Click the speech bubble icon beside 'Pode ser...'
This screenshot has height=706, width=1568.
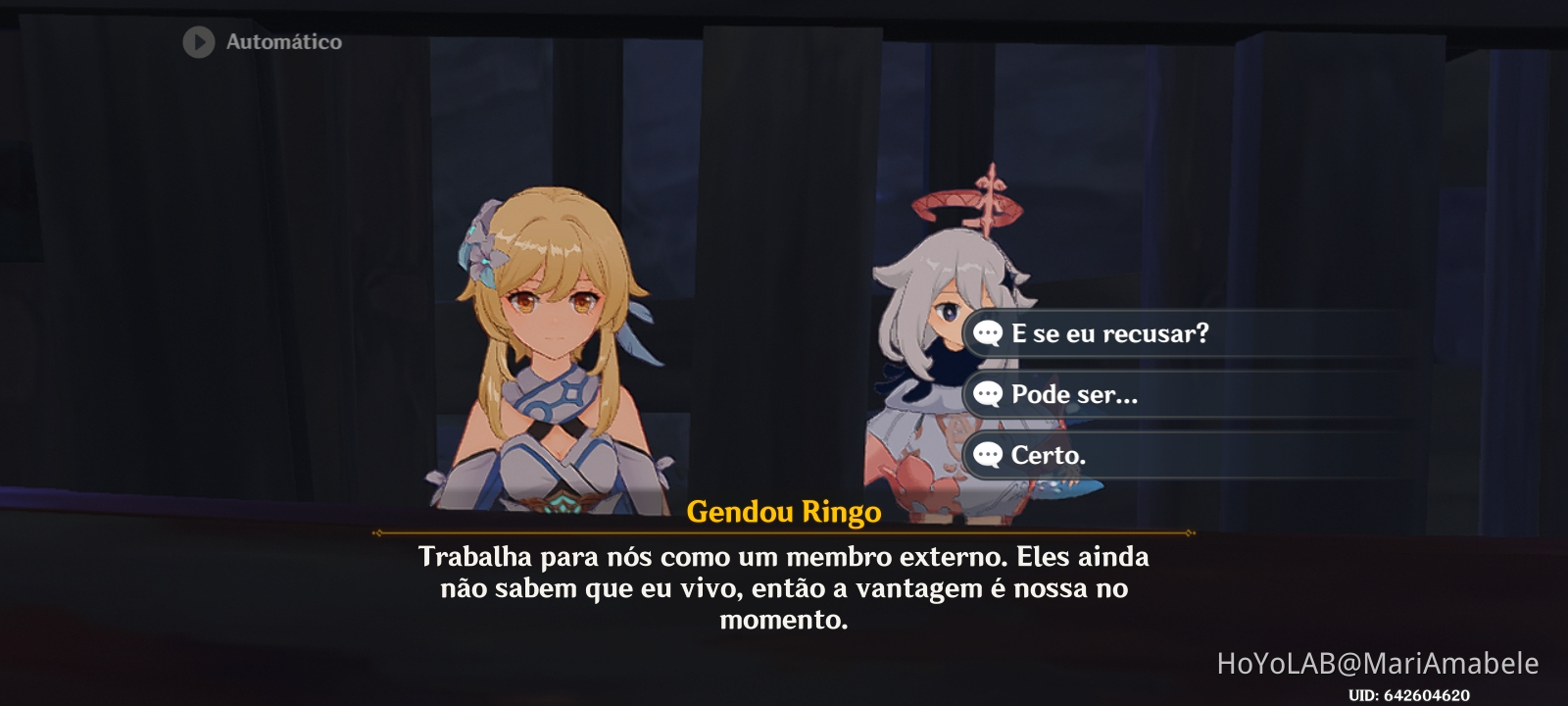987,395
